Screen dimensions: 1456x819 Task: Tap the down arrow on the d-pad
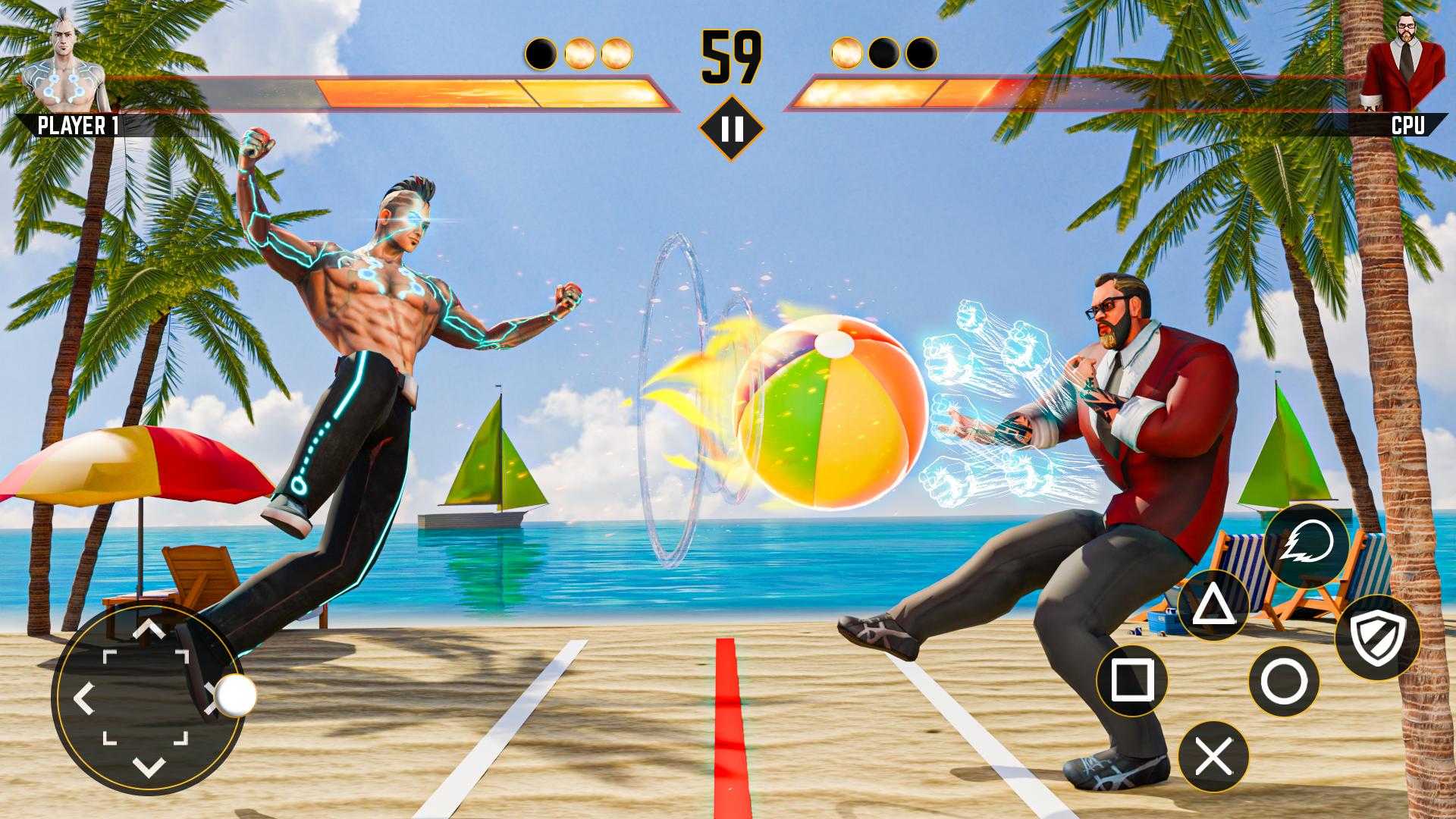click(149, 767)
